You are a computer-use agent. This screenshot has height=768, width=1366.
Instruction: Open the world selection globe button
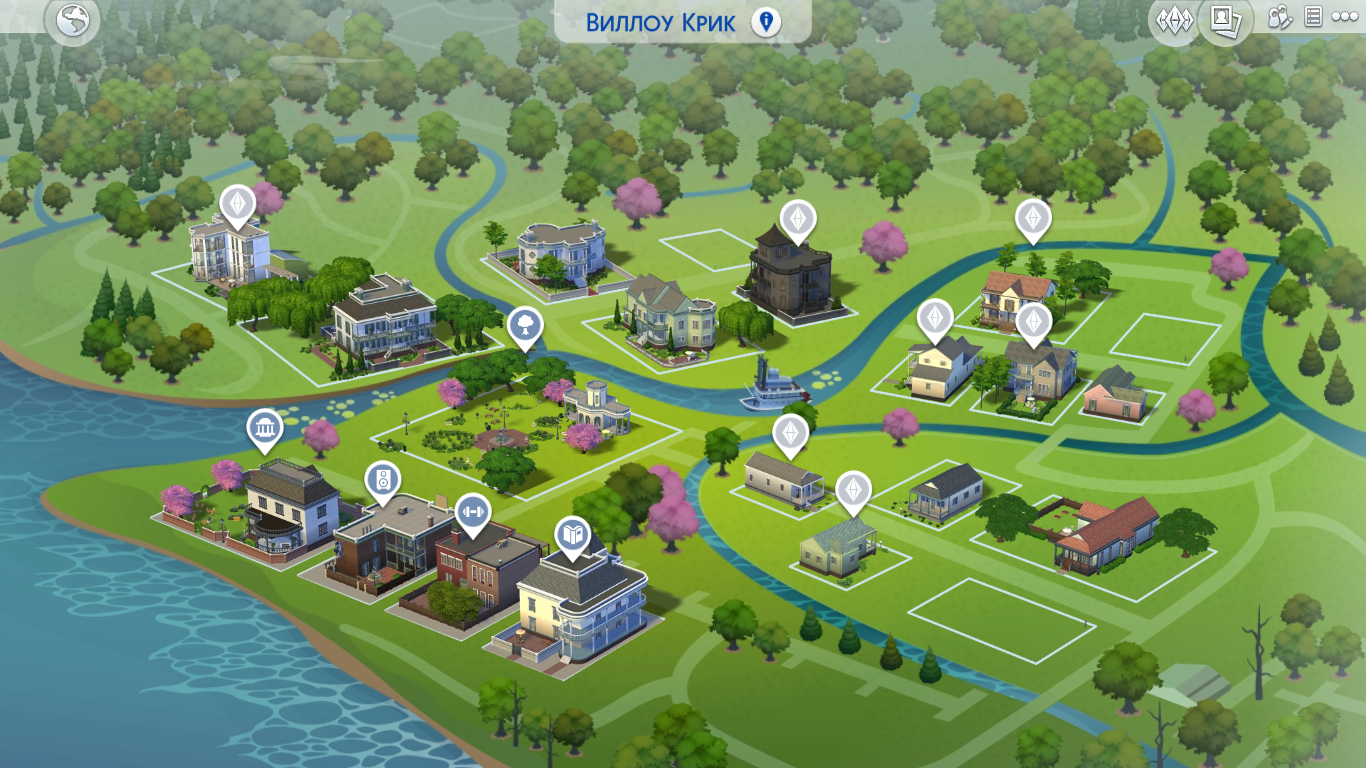[x=73, y=21]
